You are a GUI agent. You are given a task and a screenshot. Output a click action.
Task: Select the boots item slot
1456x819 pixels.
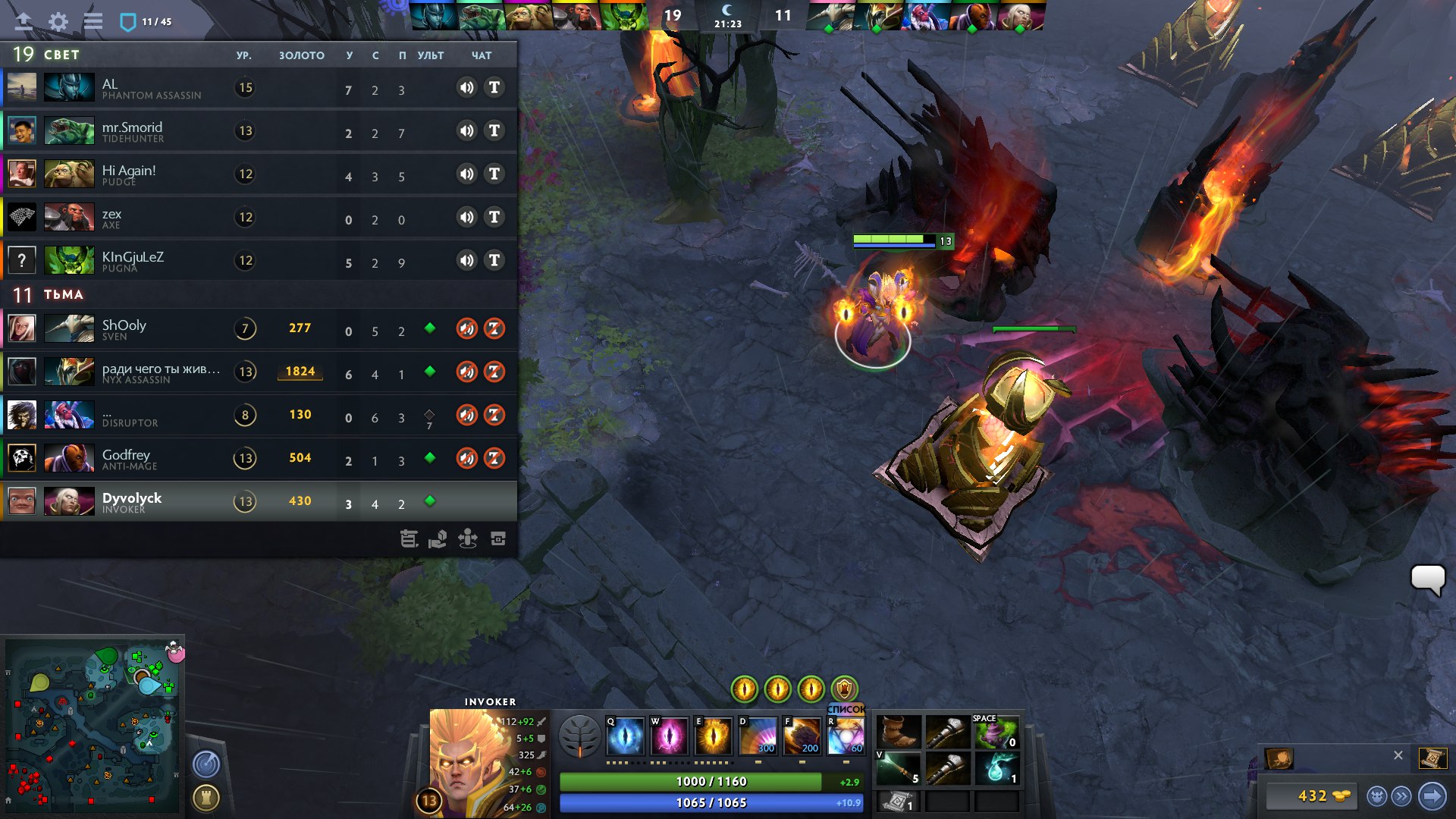[899, 733]
